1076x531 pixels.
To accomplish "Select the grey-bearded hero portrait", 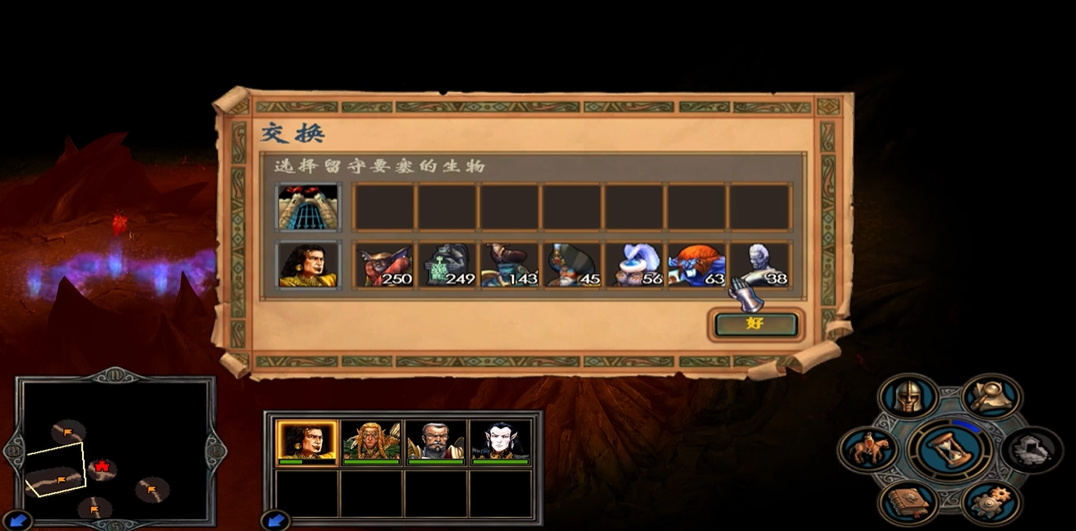I will pyautogui.click(x=435, y=441).
